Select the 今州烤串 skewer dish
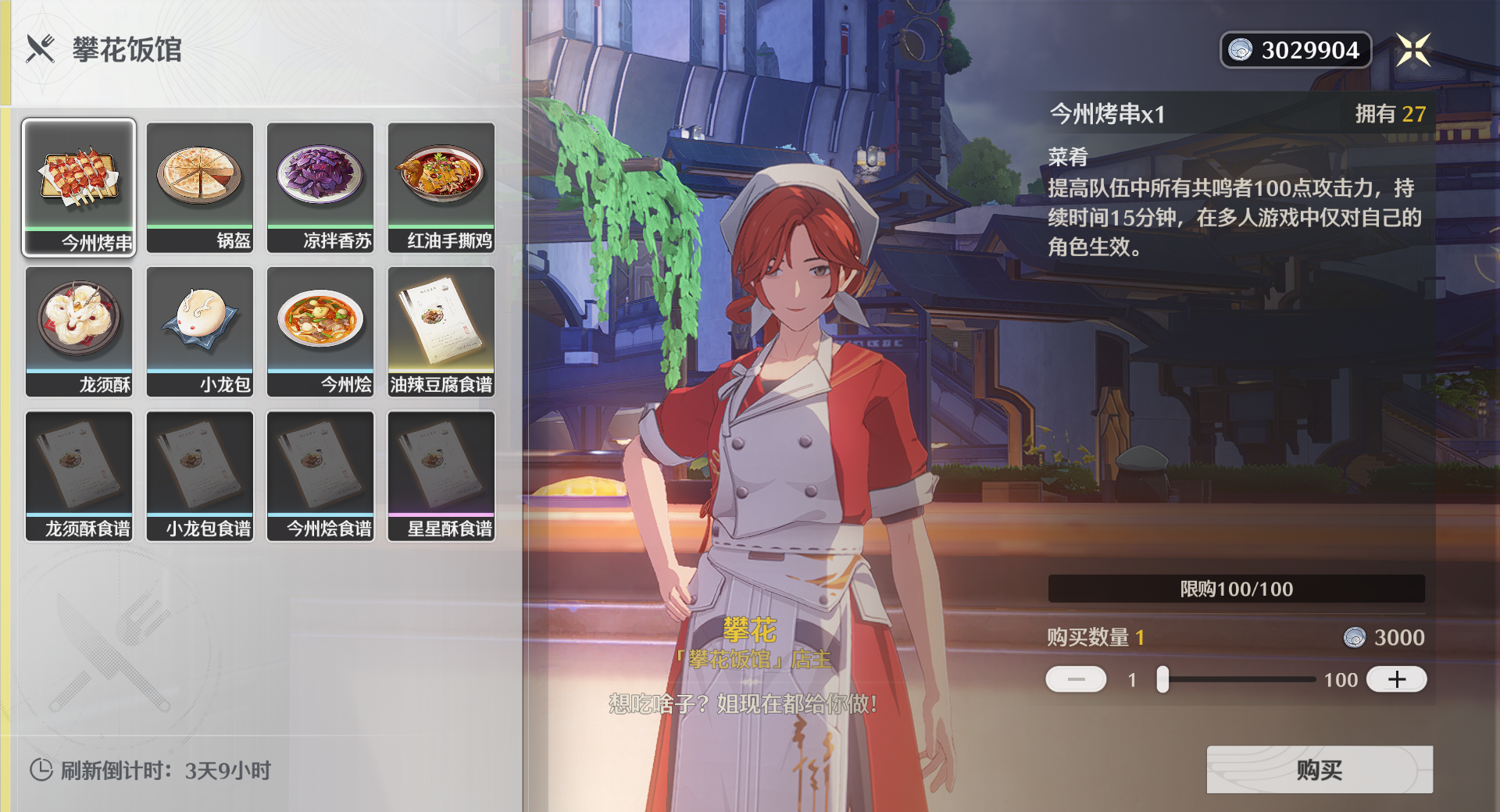The height and width of the screenshot is (812, 1500). coord(79,187)
